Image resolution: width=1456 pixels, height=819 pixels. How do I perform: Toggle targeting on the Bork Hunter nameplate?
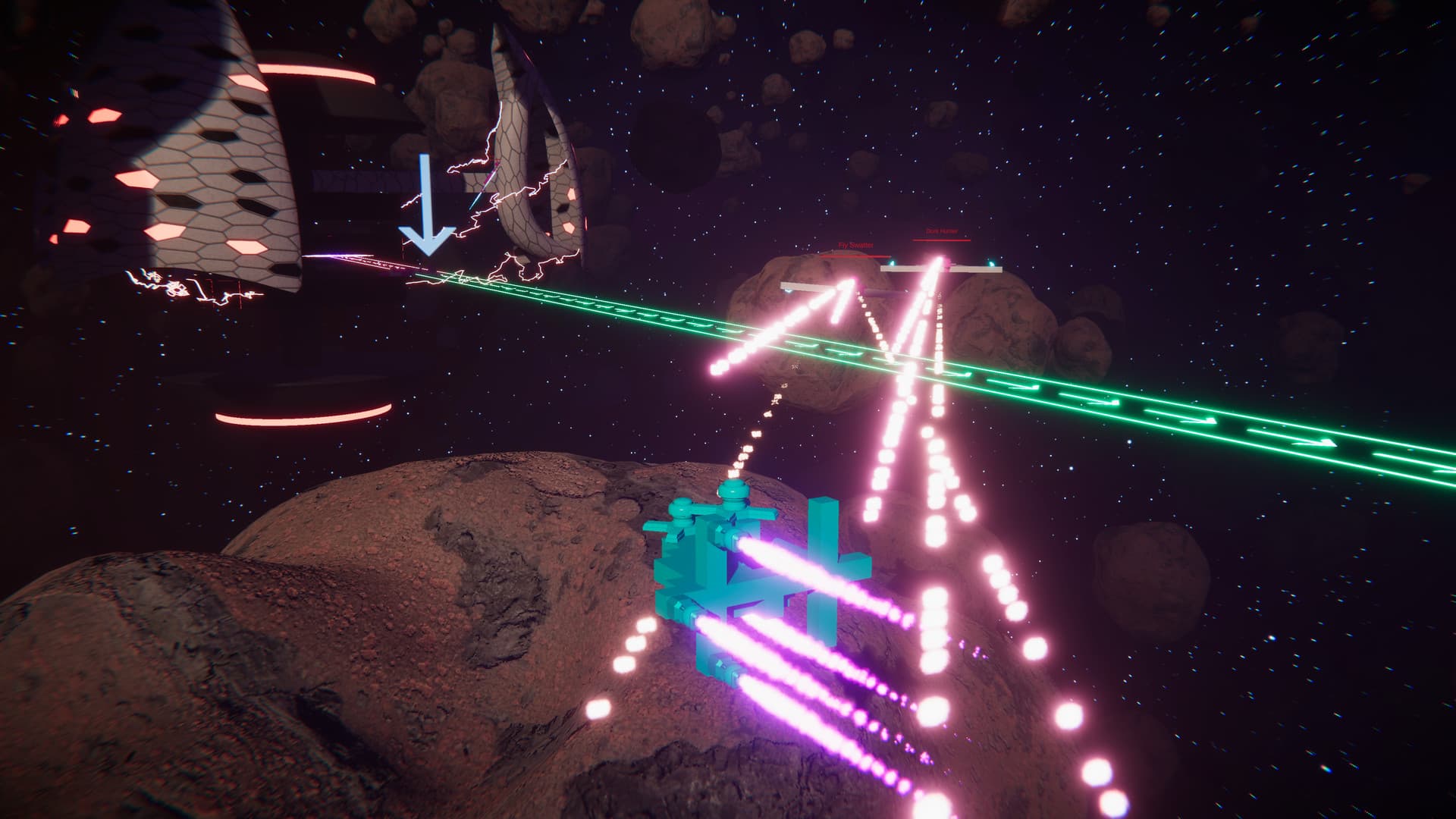[x=942, y=231]
